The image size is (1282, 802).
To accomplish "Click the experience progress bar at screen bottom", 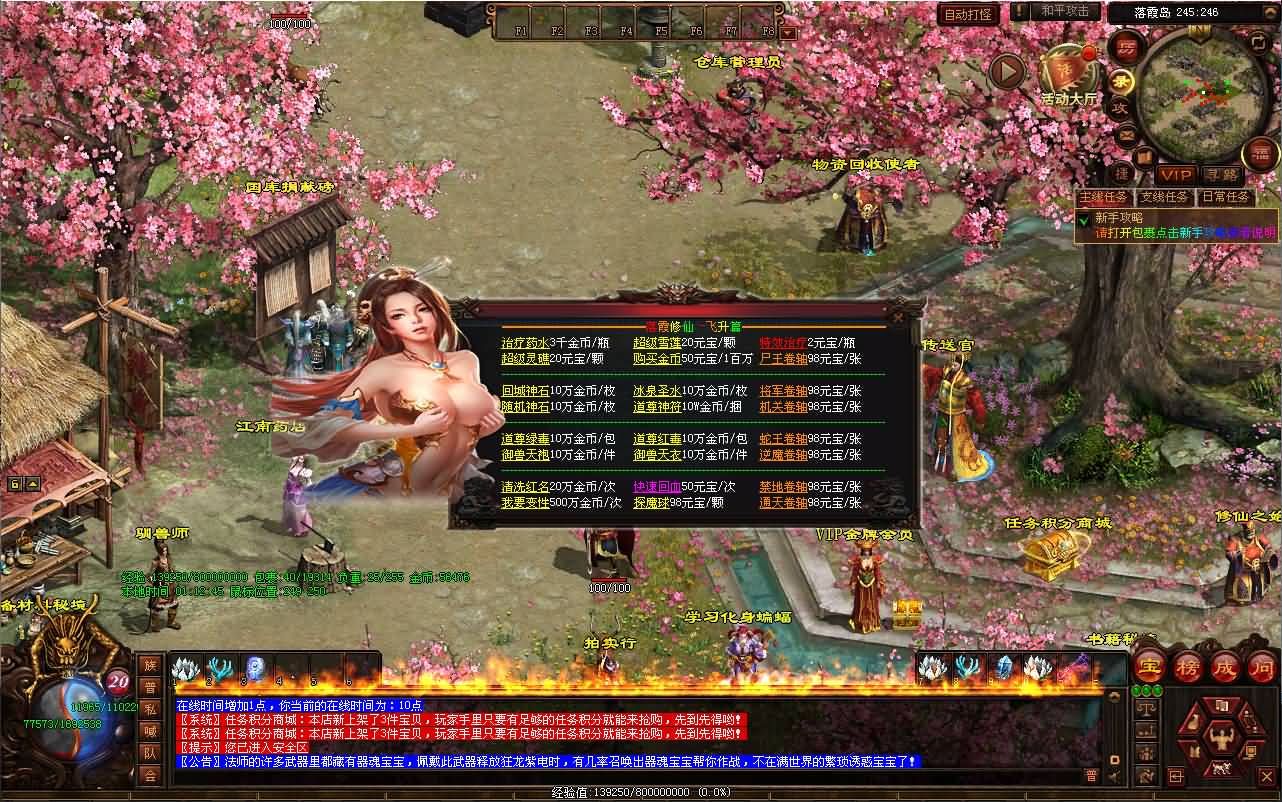I will pos(640,792).
